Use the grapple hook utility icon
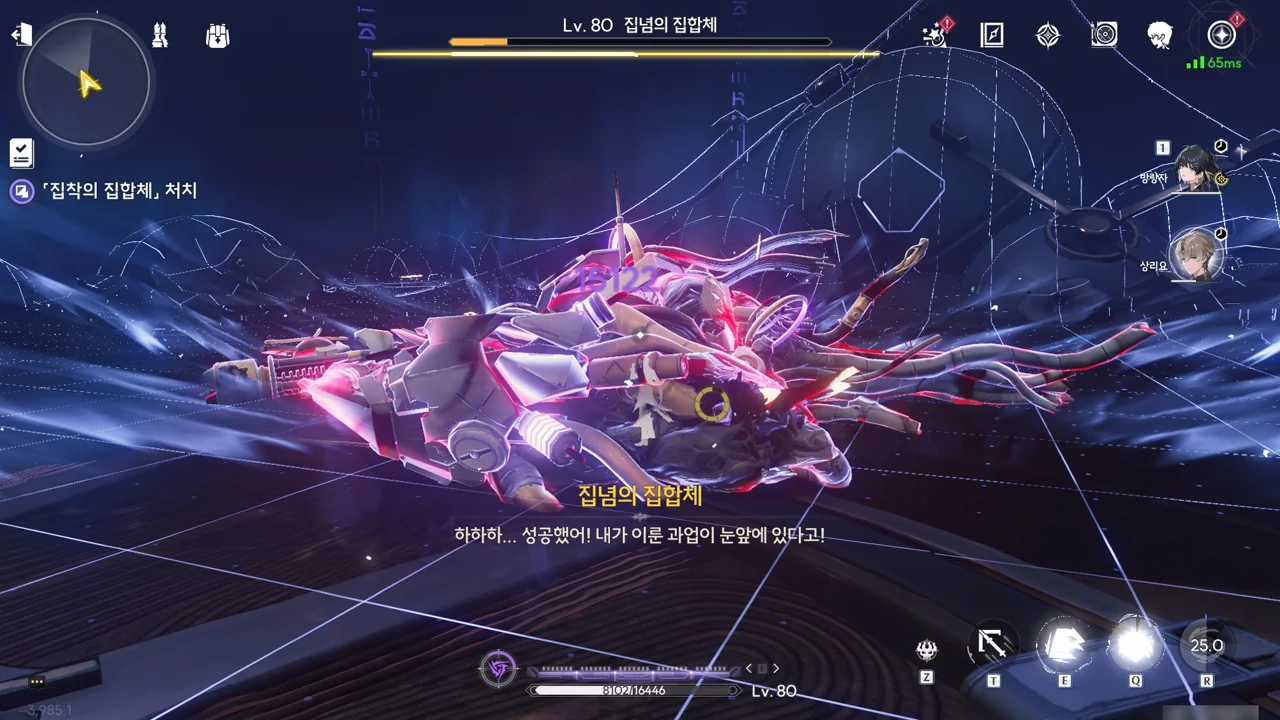This screenshot has height=720, width=1280. (993, 645)
